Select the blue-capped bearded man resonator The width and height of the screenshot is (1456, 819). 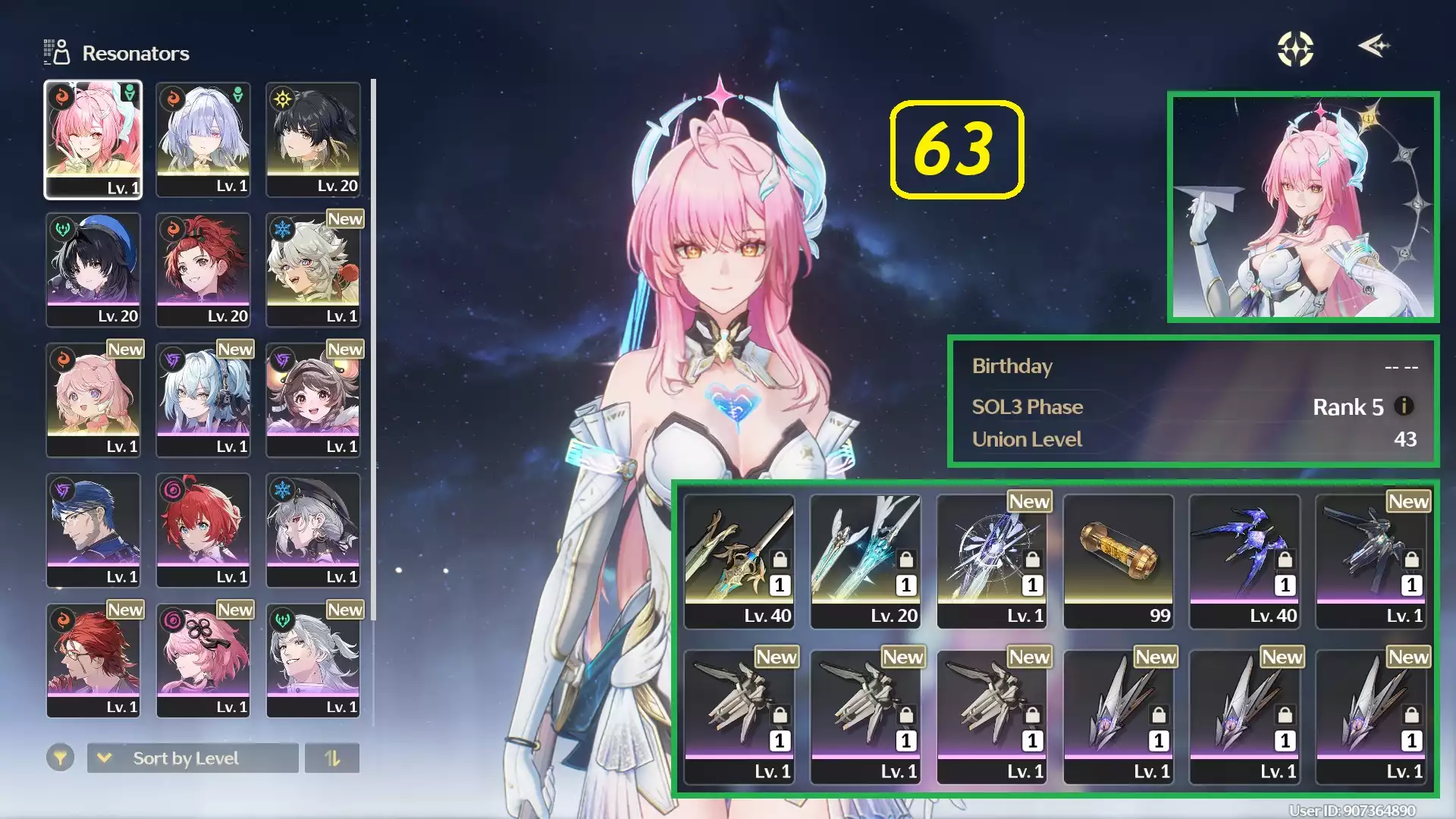(x=93, y=531)
